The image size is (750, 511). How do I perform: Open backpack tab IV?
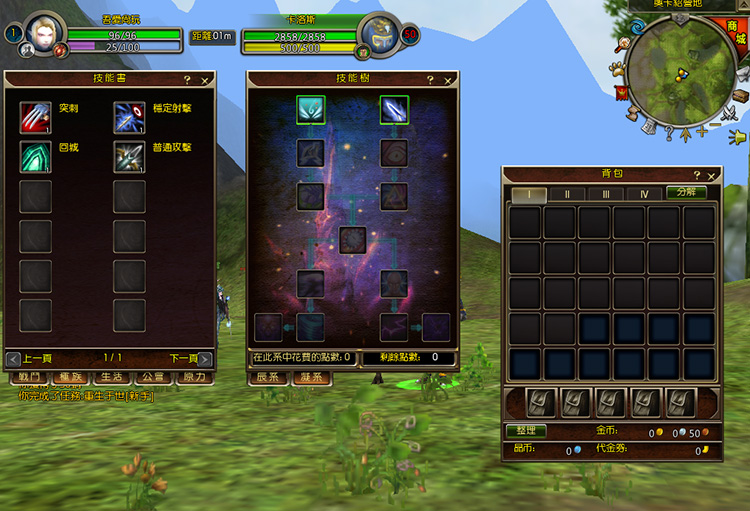[x=644, y=193]
